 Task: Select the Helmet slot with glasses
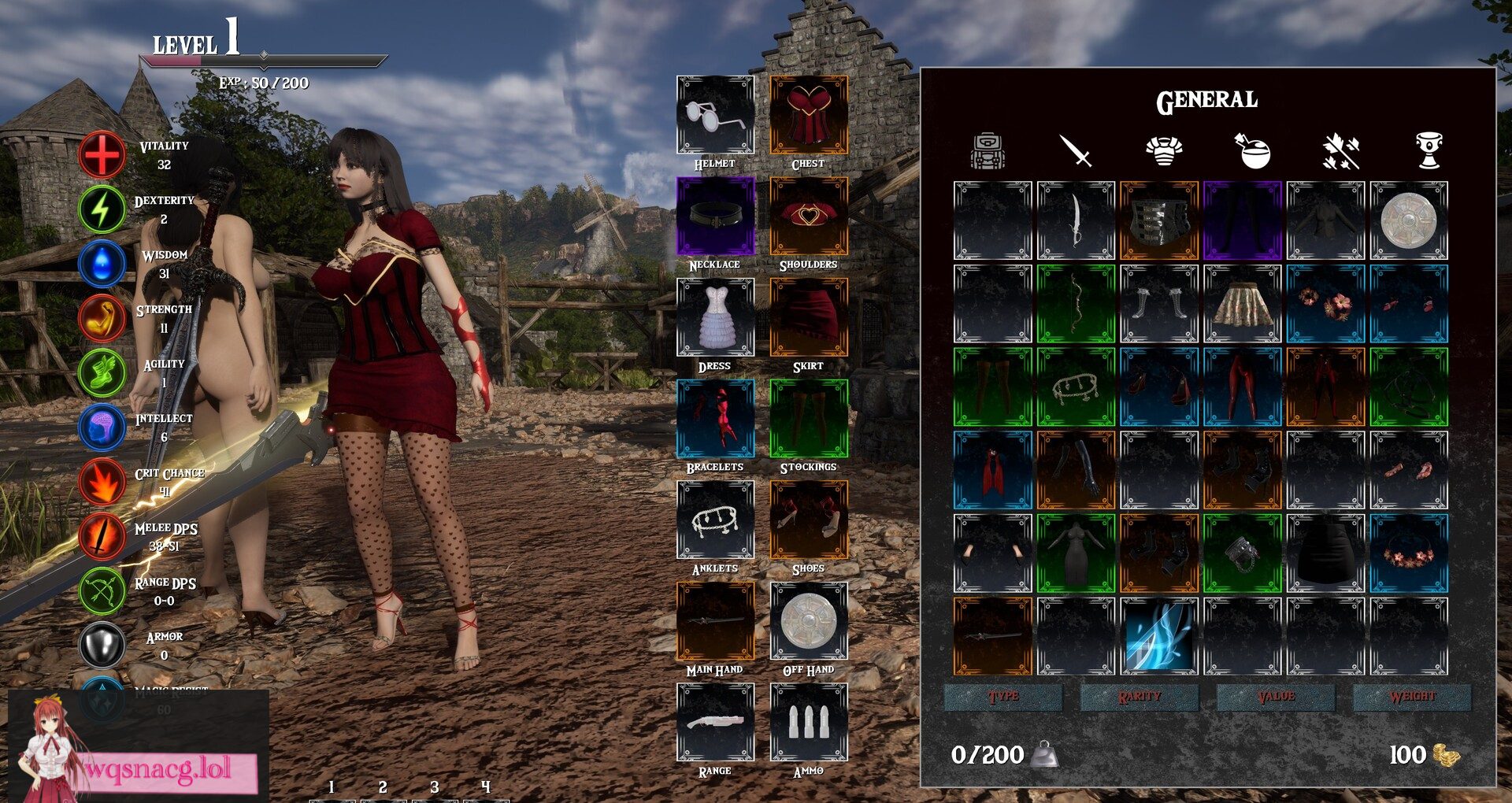pyautogui.click(x=715, y=115)
